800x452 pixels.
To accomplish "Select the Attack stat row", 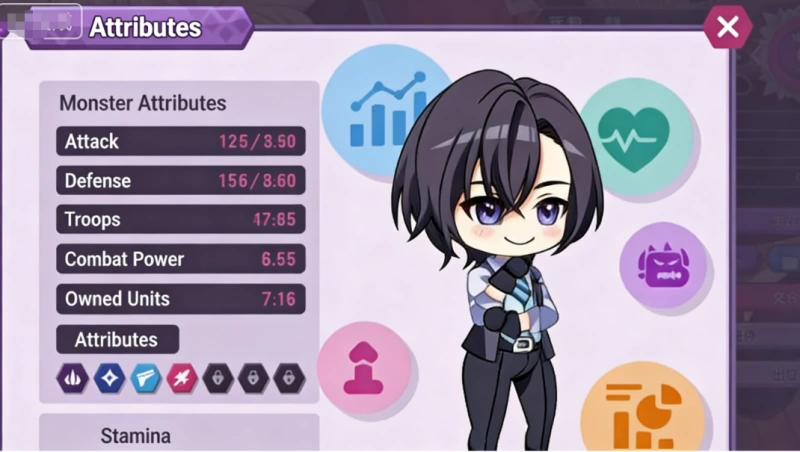I will click(180, 141).
